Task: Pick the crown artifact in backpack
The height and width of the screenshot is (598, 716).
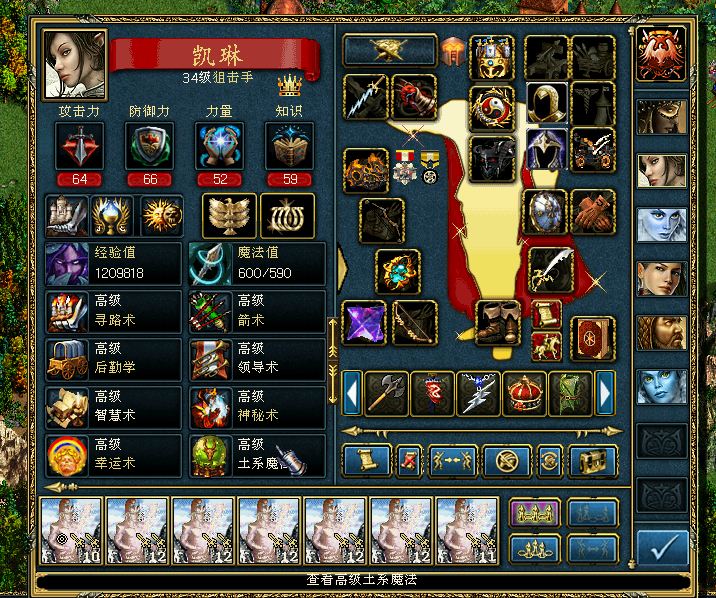Action: pos(523,394)
